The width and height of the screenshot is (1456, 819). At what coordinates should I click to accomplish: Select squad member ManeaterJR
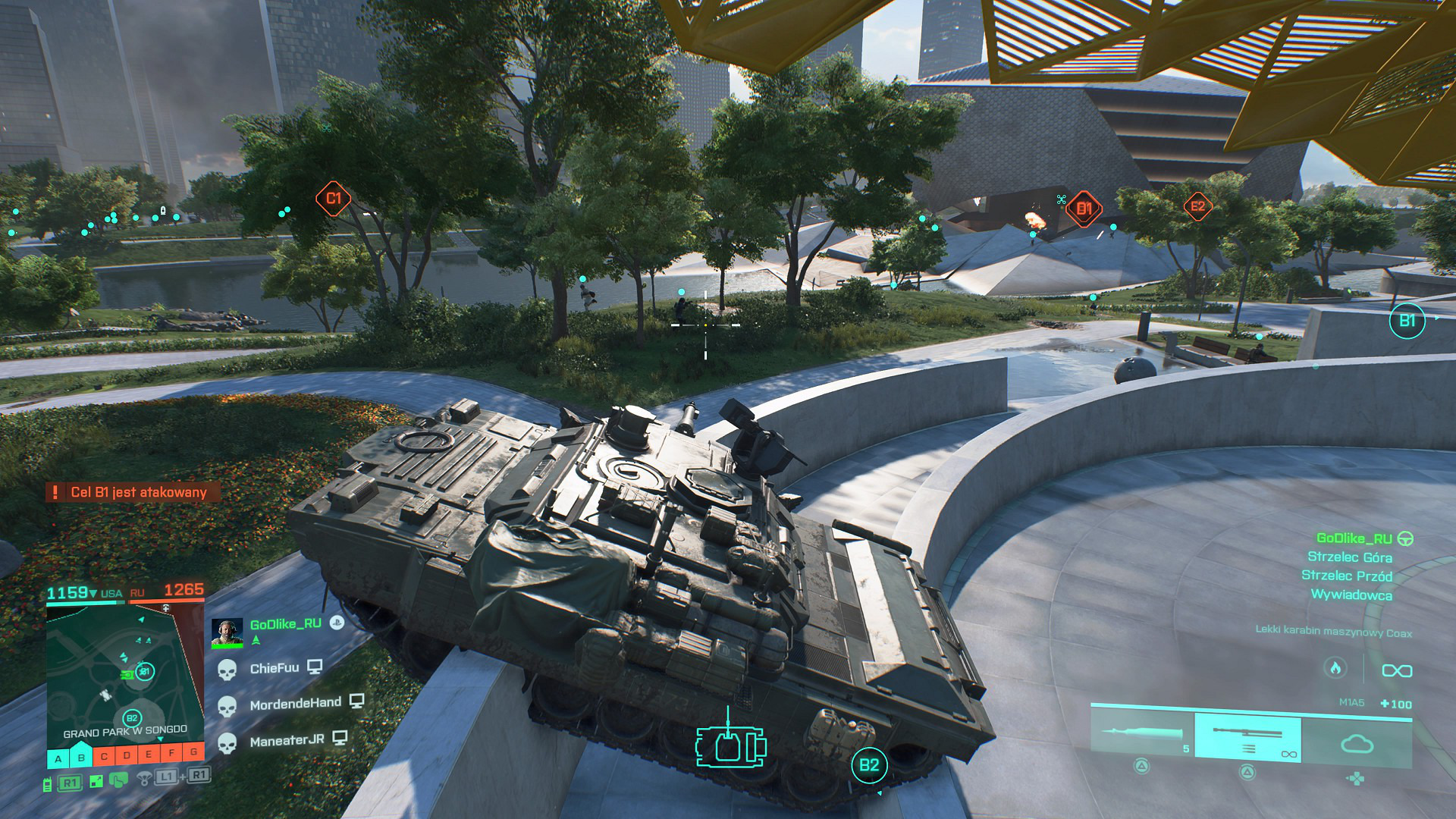click(x=287, y=740)
